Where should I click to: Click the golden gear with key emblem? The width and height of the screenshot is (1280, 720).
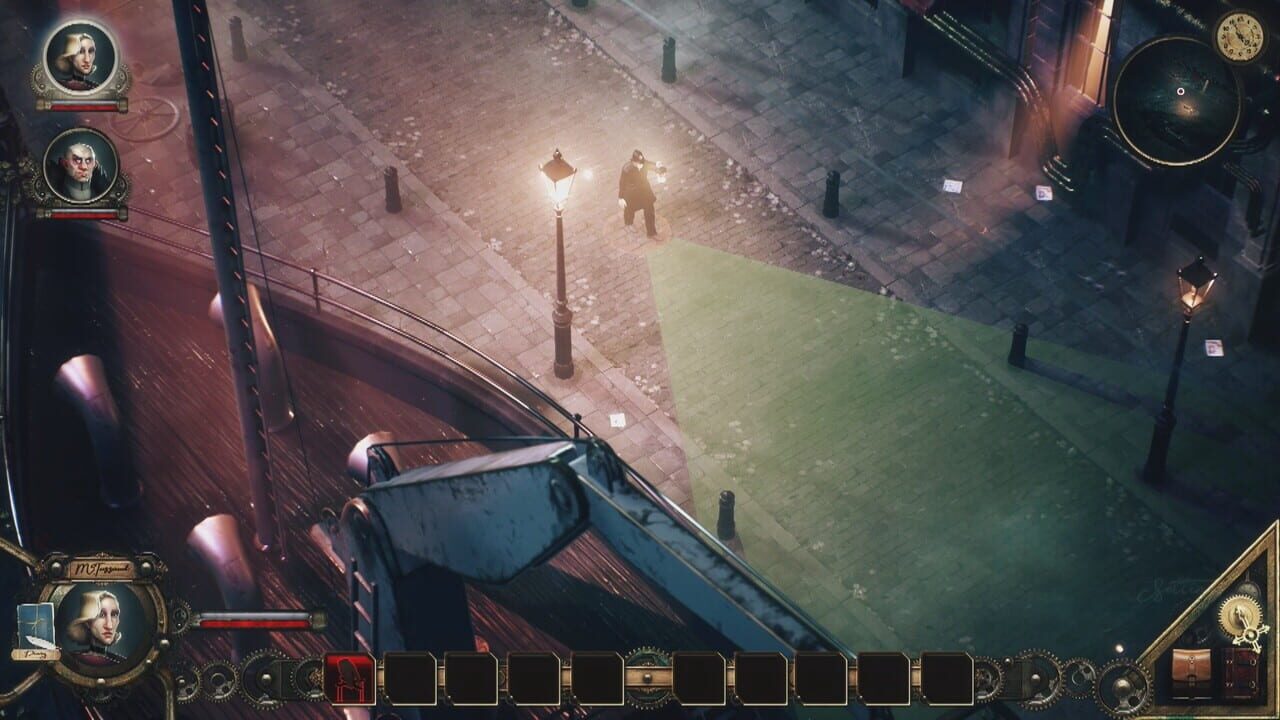tap(1239, 616)
